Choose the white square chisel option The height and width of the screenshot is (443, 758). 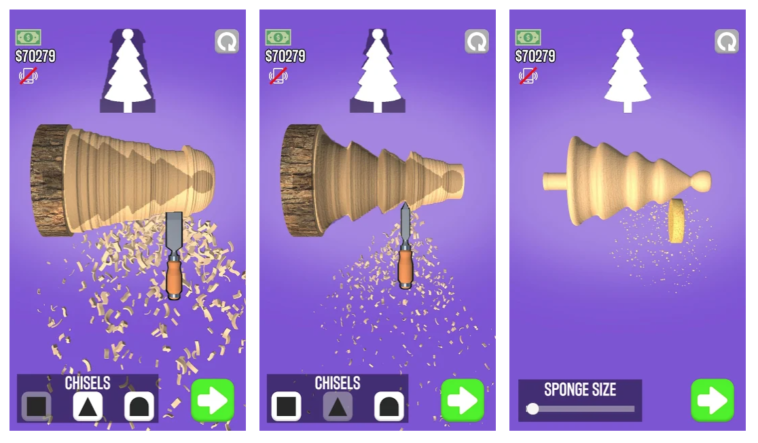[x=286, y=406]
